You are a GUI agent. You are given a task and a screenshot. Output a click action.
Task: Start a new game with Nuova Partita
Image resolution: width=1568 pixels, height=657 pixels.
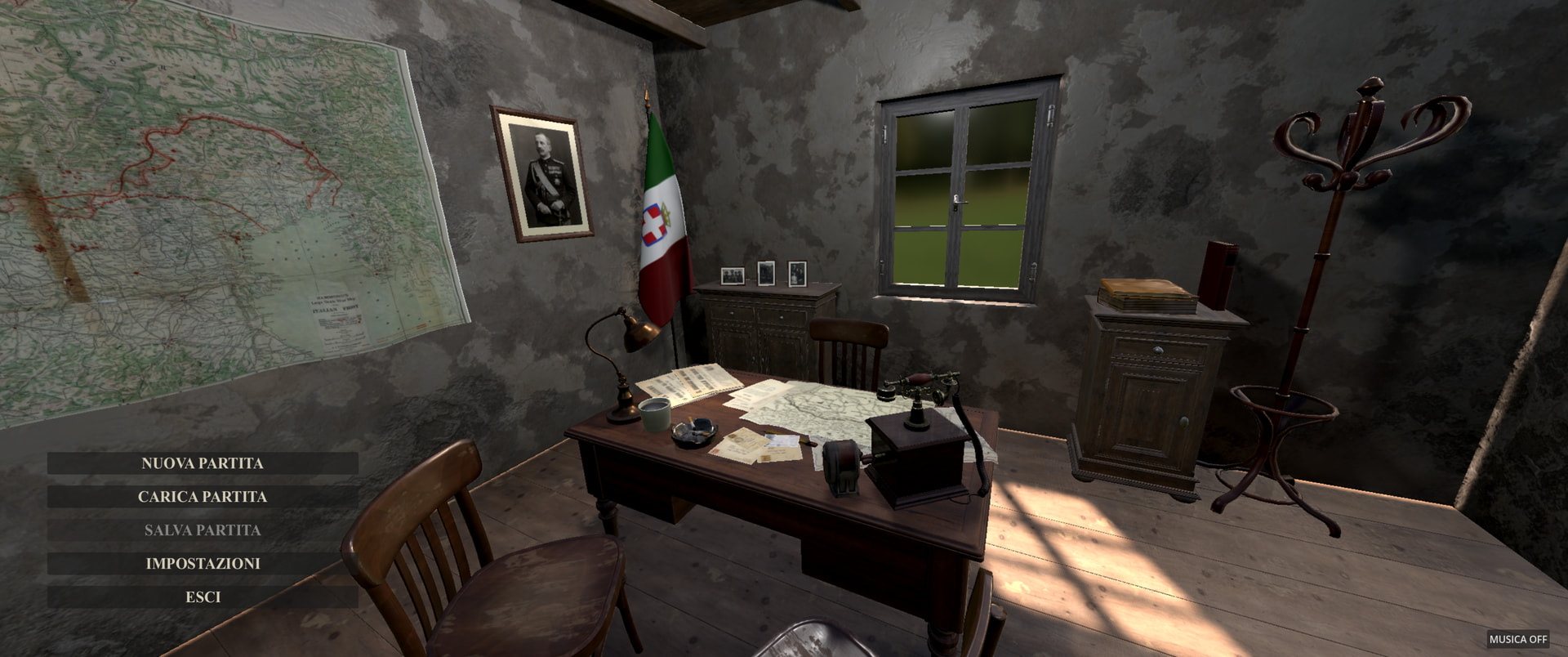point(203,463)
